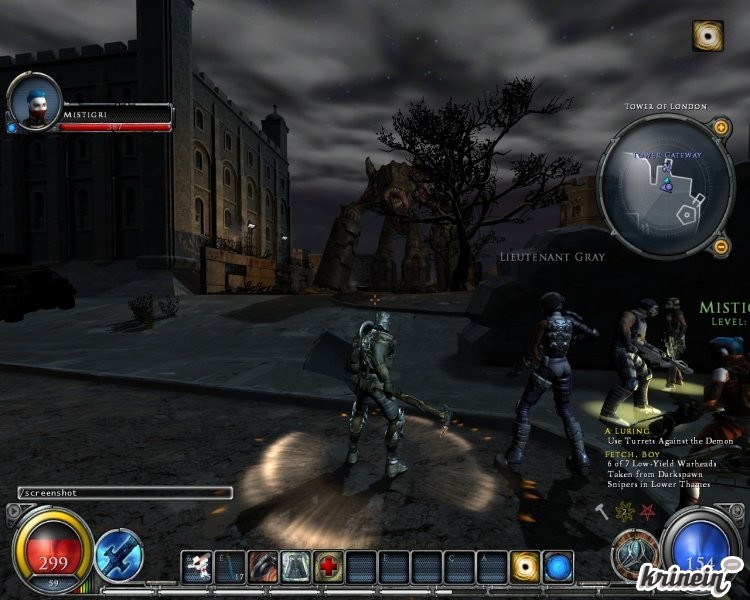Activate the blue crossed-weapon skill orb
750x600 pixels.
[119, 556]
